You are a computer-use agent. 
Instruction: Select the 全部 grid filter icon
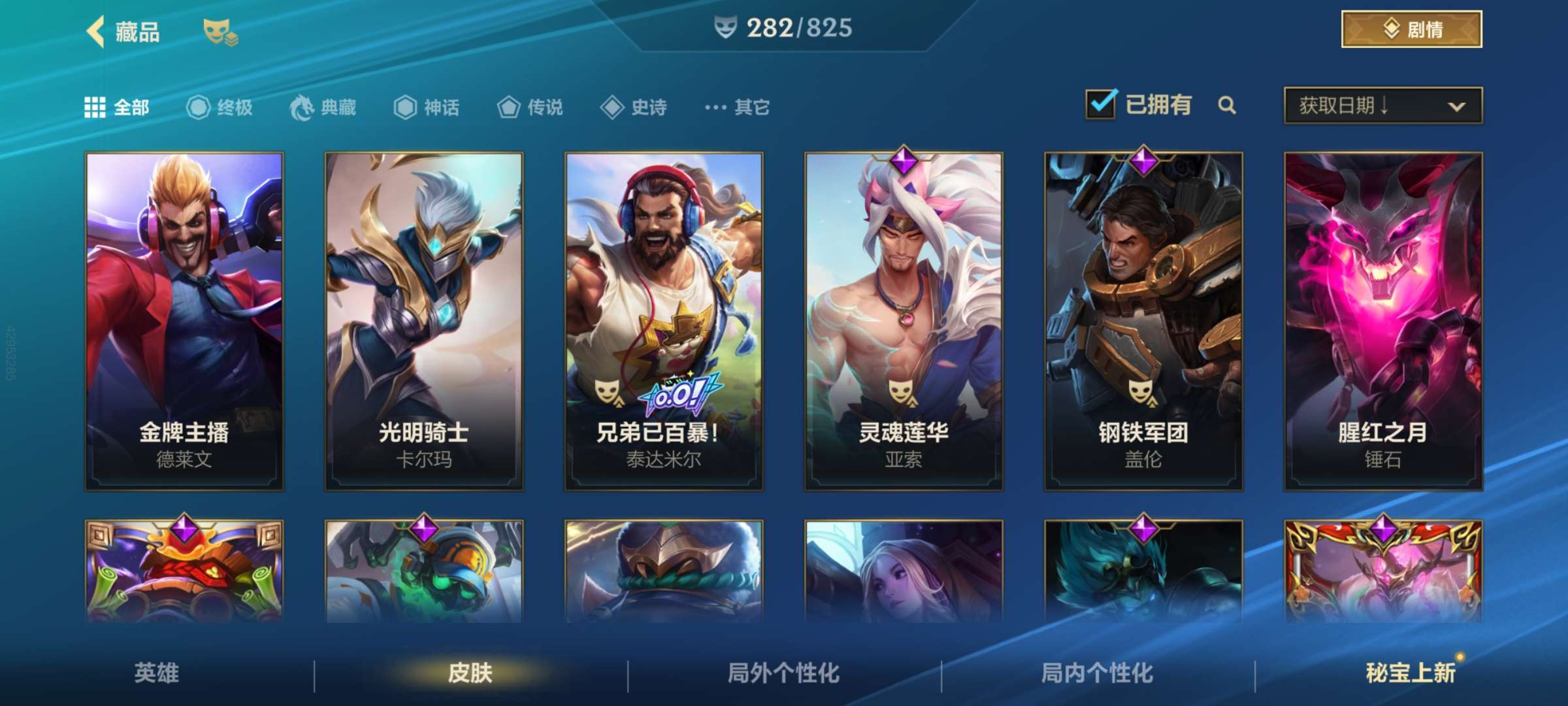[x=95, y=106]
